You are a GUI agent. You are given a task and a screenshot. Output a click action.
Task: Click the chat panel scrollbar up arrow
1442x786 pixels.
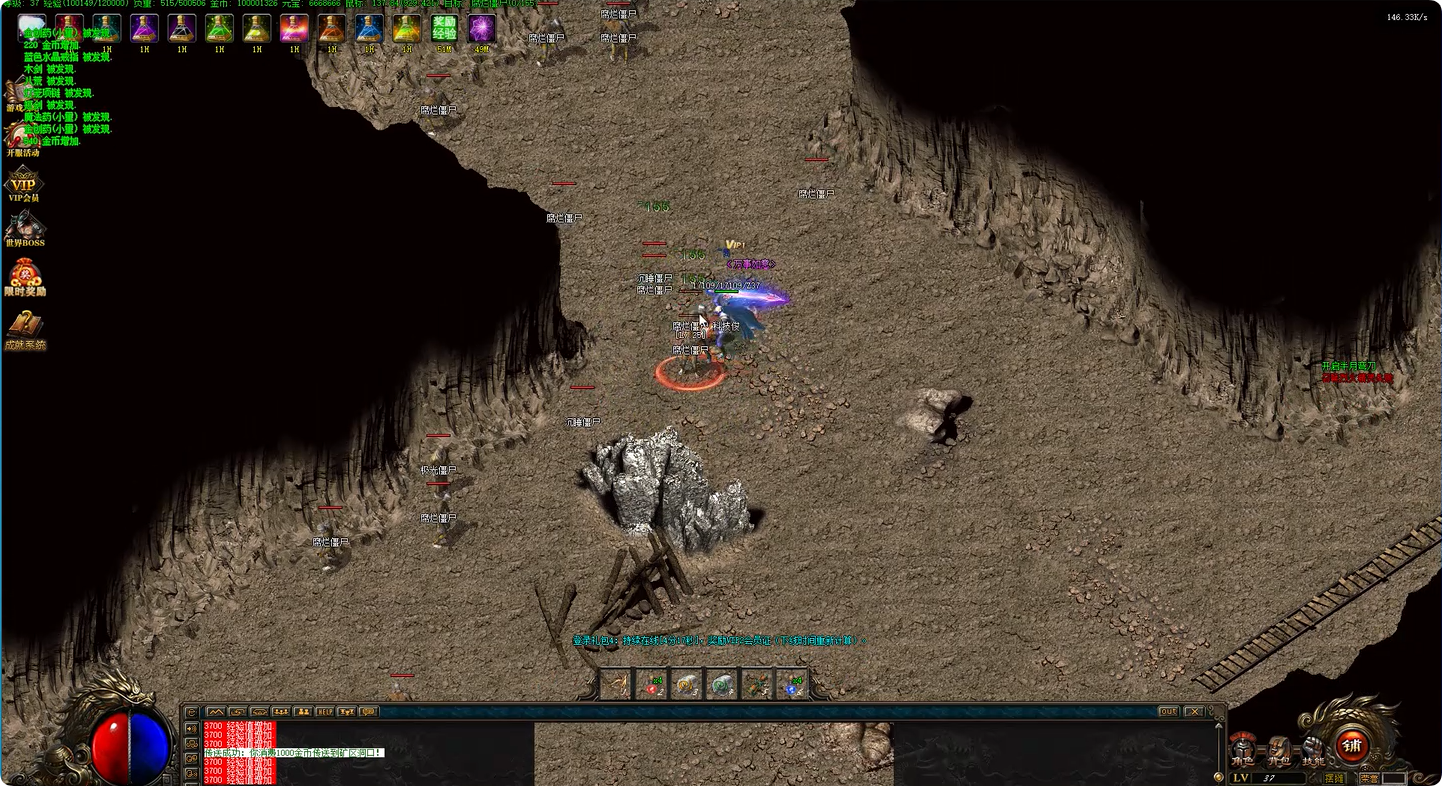point(1218,724)
